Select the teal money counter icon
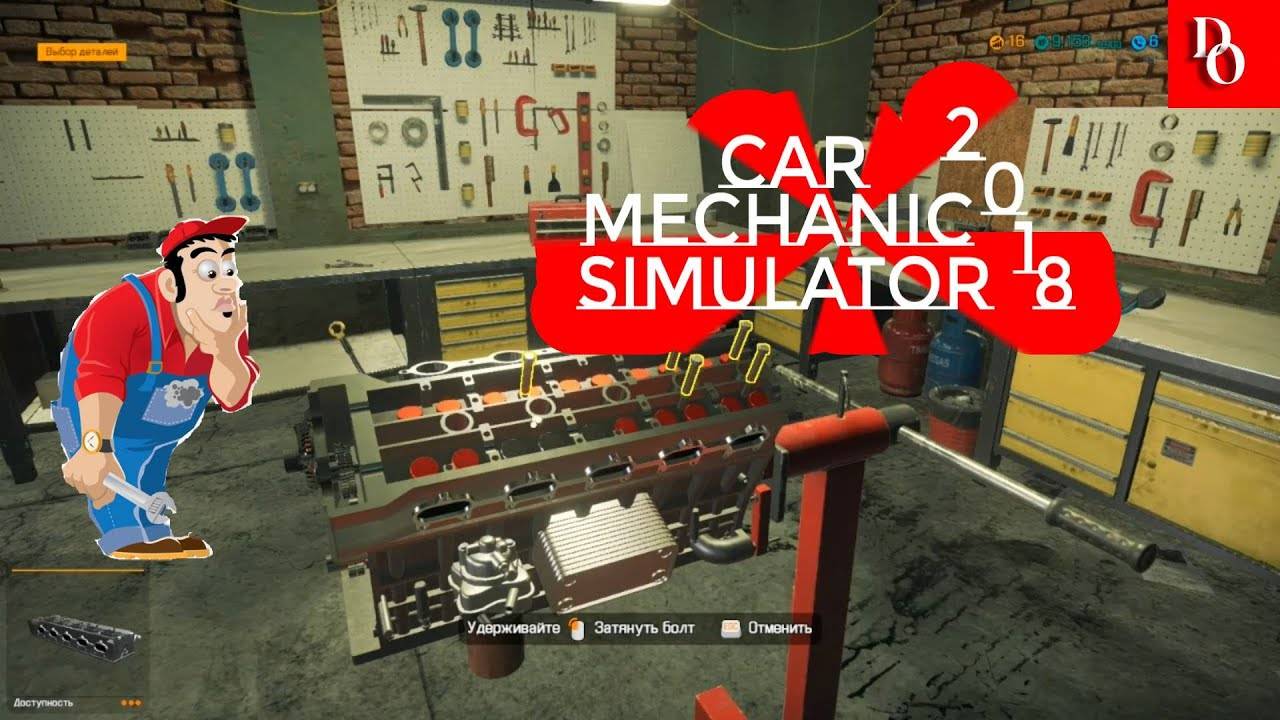The height and width of the screenshot is (720, 1280). click(x=1043, y=43)
